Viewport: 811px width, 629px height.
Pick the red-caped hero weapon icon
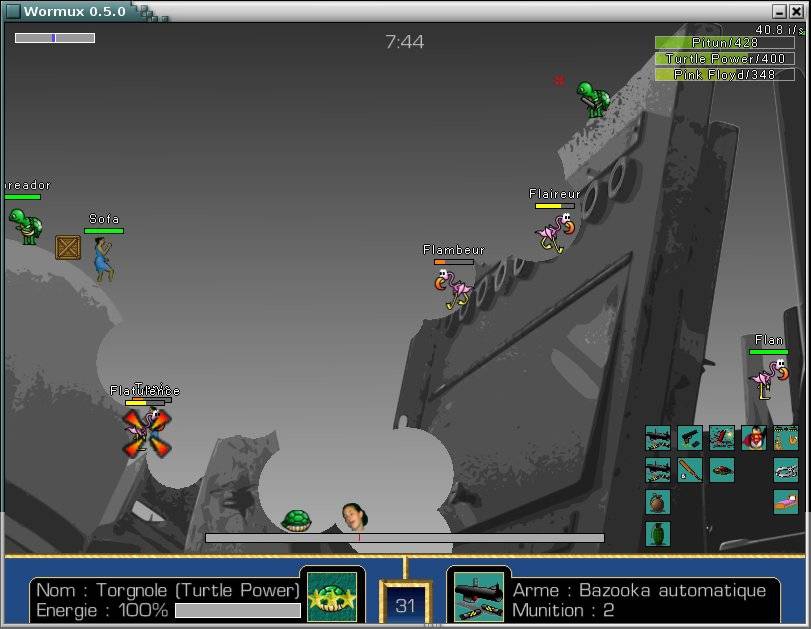pyautogui.click(x=754, y=438)
